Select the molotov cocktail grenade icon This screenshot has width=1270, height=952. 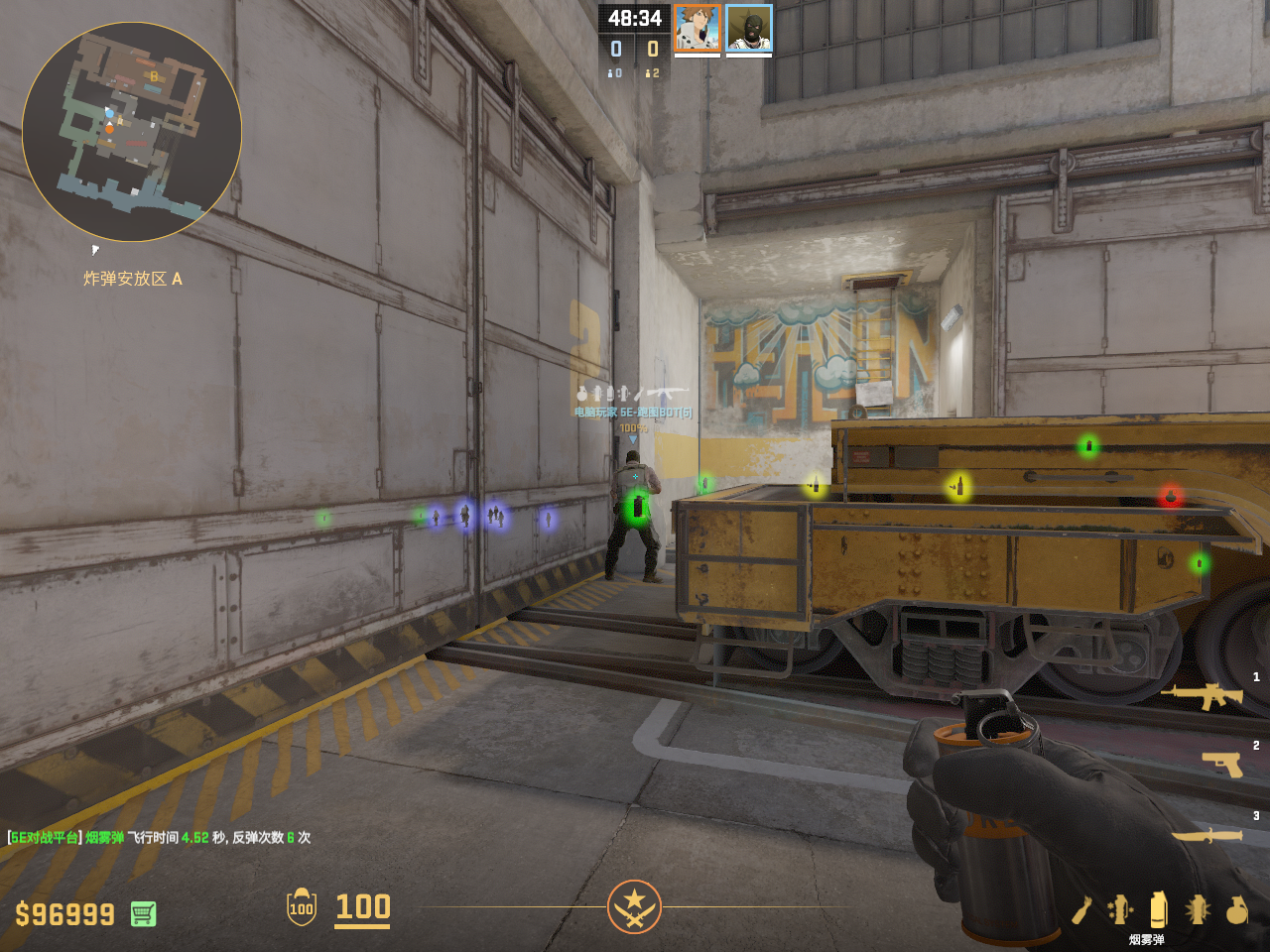click(x=1081, y=909)
